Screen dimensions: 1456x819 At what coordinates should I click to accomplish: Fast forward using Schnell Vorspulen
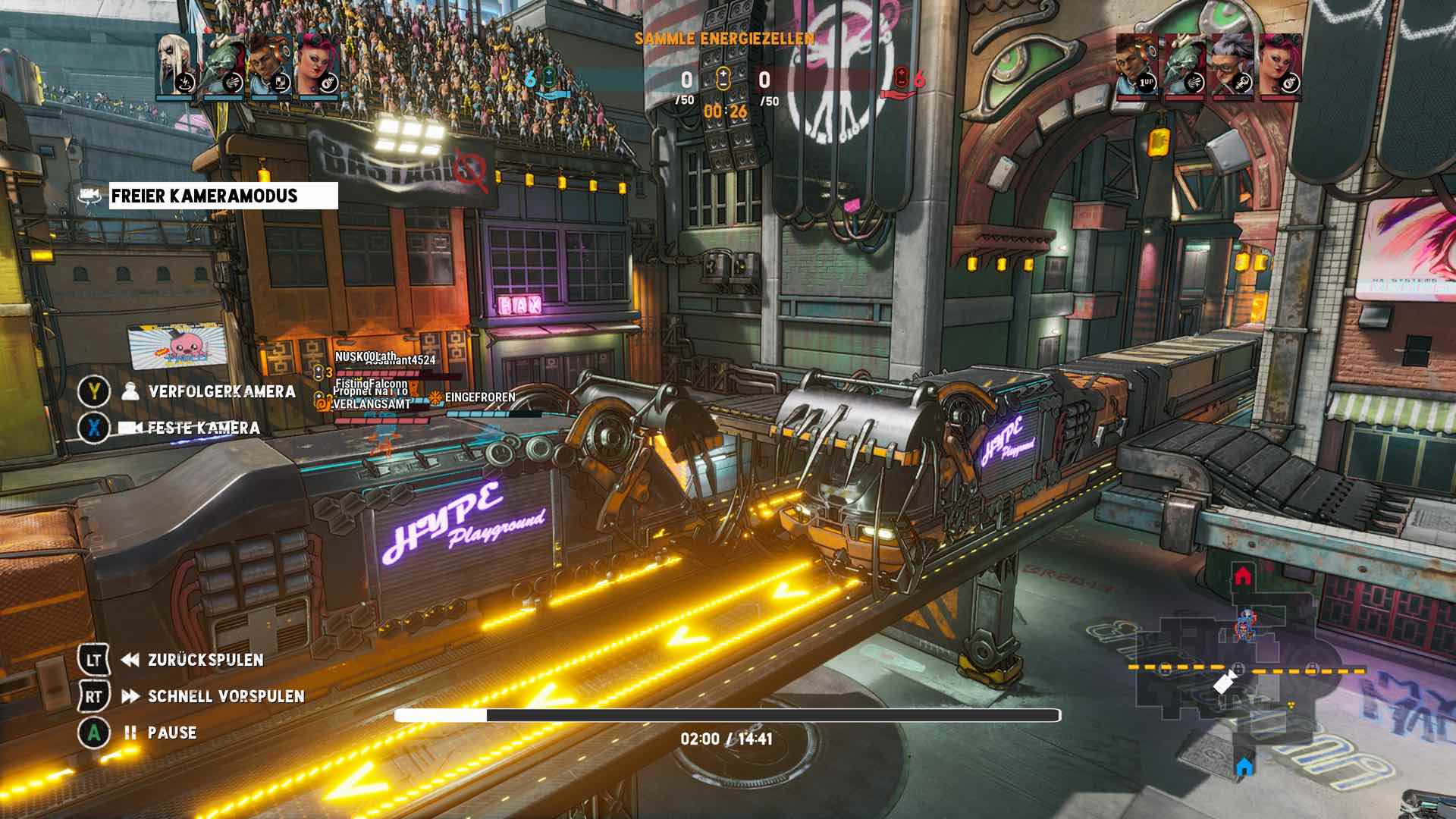(x=226, y=696)
